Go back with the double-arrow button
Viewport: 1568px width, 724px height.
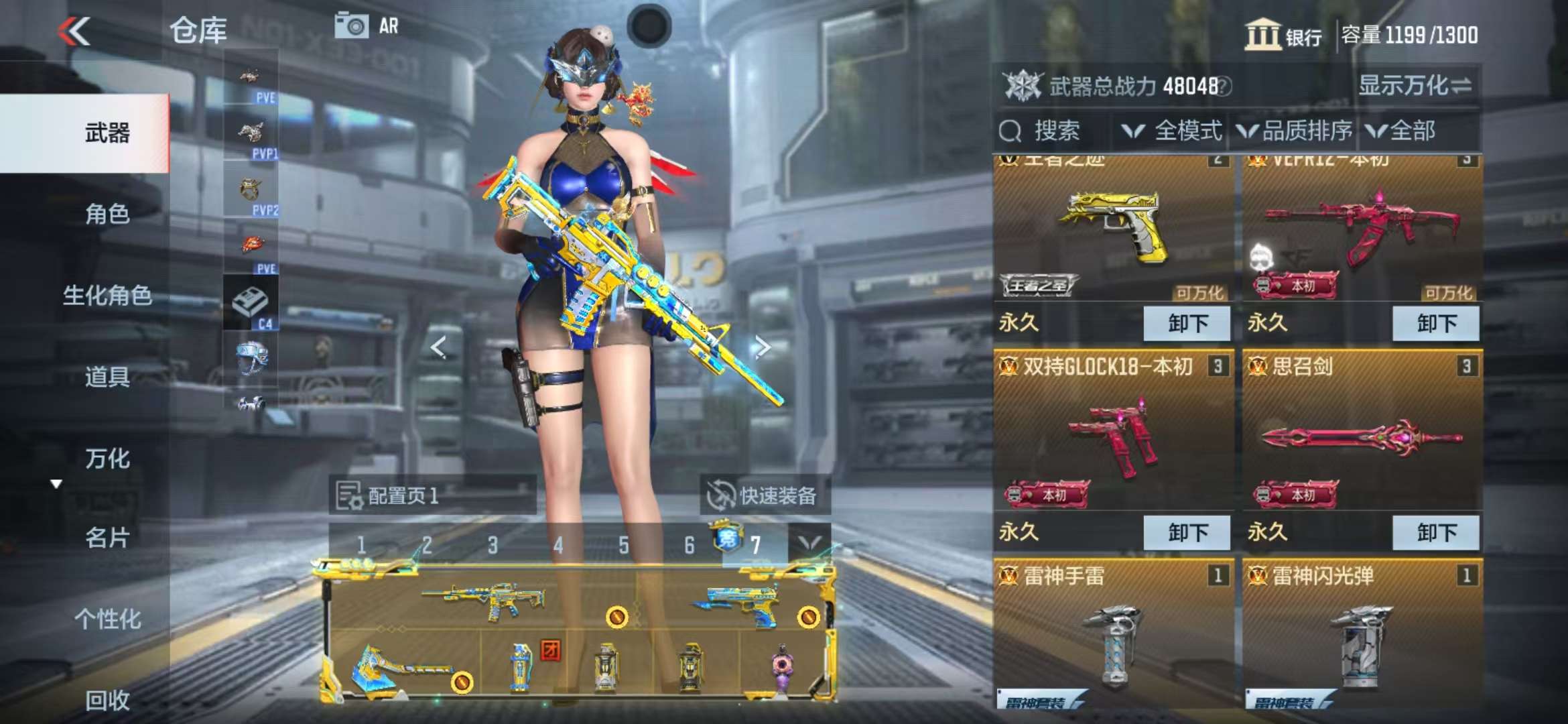click(x=74, y=32)
